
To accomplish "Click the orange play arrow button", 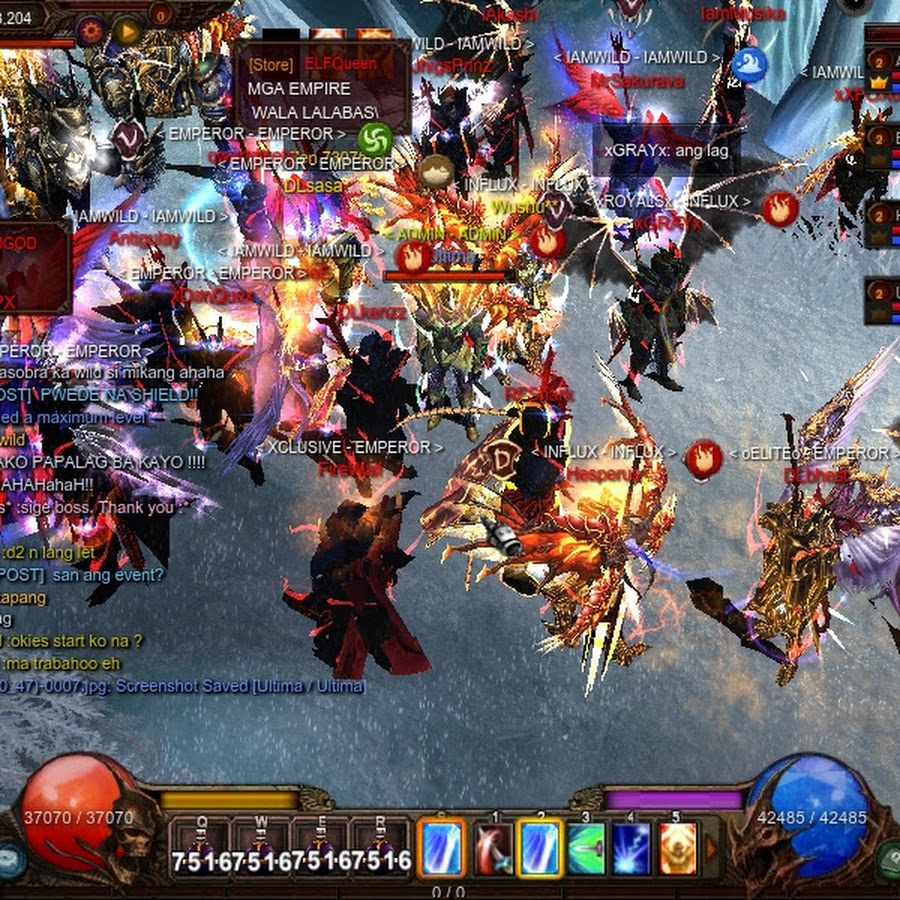I will [127, 31].
